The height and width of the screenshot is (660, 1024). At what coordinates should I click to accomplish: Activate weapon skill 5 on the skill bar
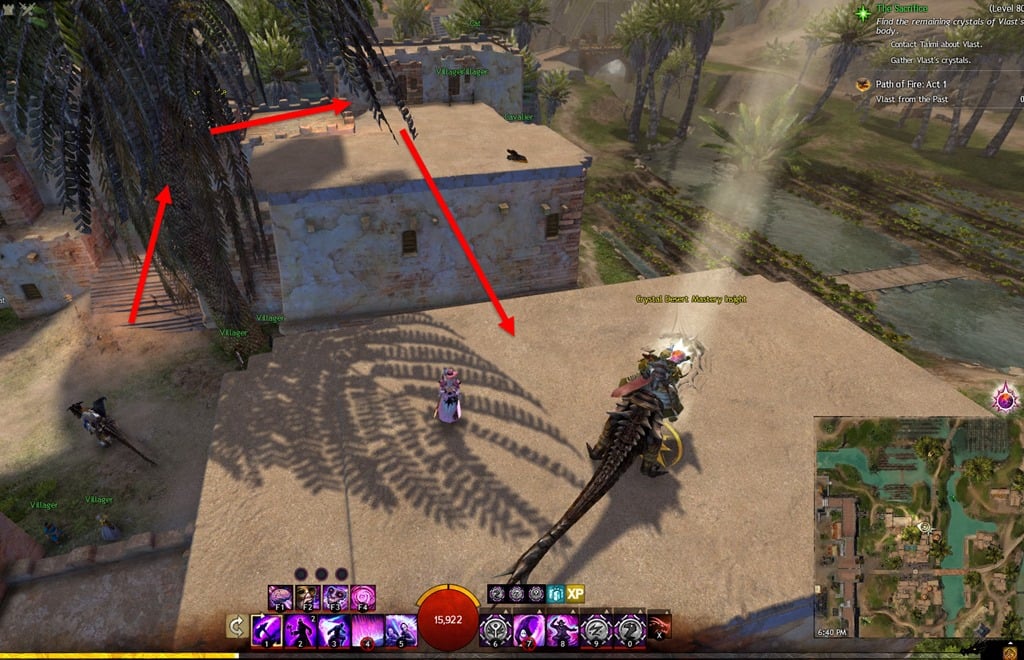coord(400,630)
